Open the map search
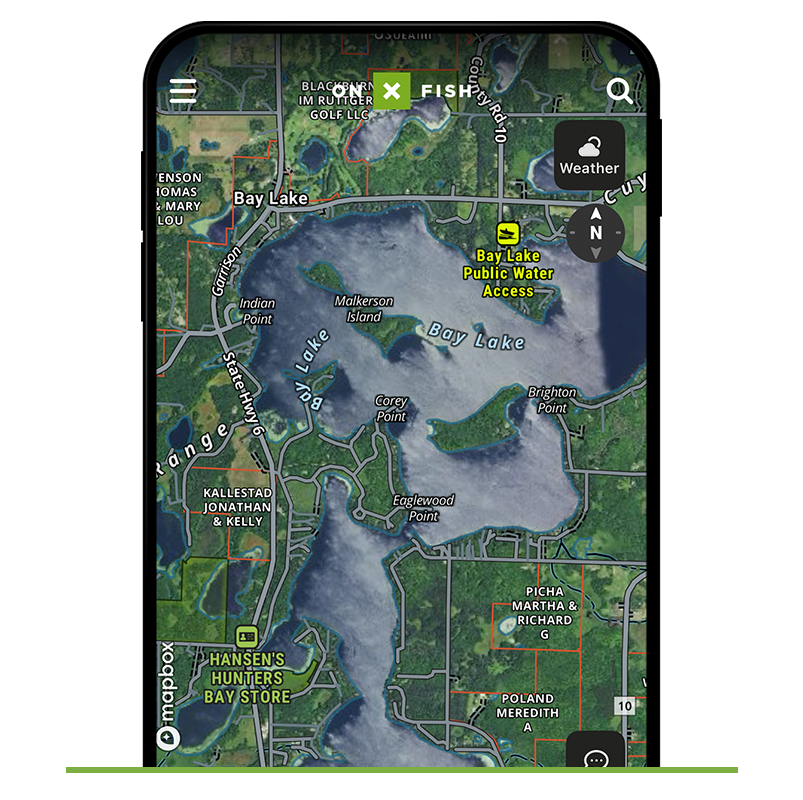 coord(620,92)
